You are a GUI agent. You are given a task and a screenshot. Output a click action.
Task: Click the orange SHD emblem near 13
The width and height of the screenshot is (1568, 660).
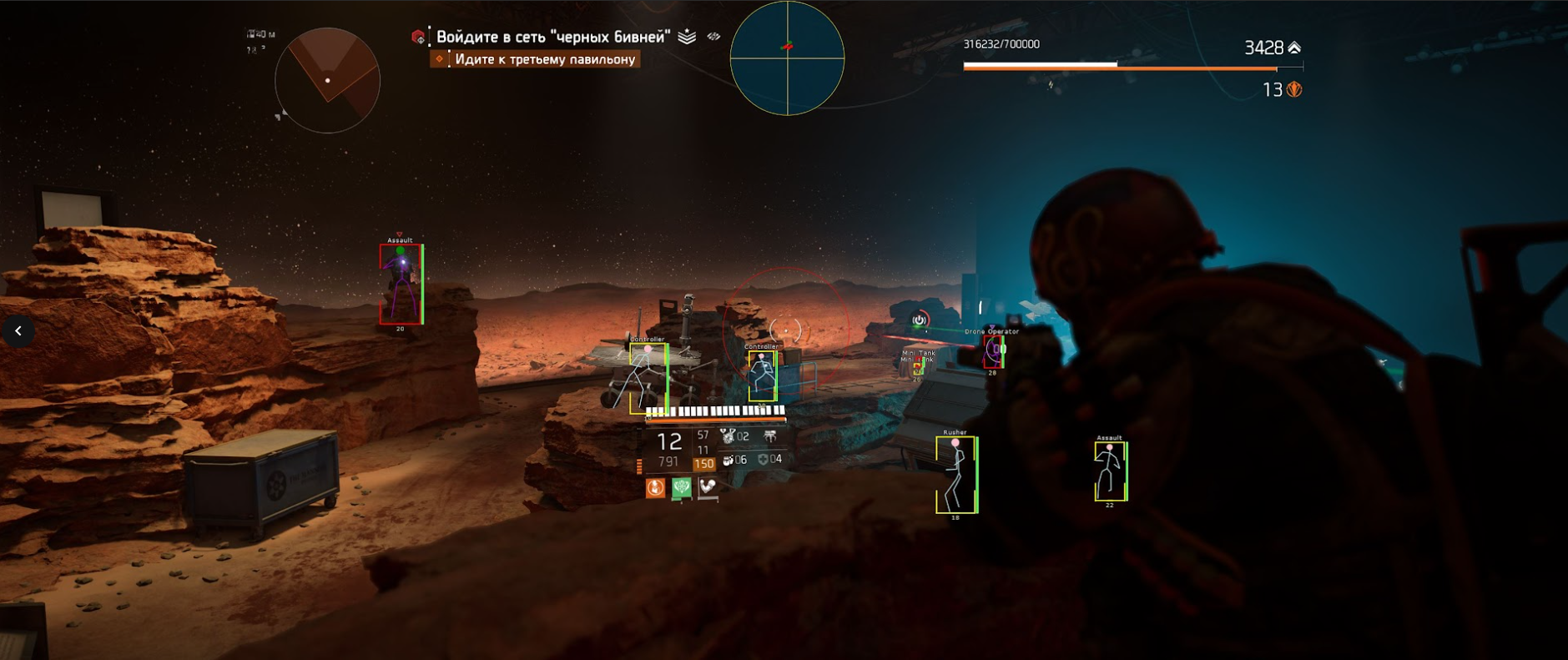click(1294, 89)
